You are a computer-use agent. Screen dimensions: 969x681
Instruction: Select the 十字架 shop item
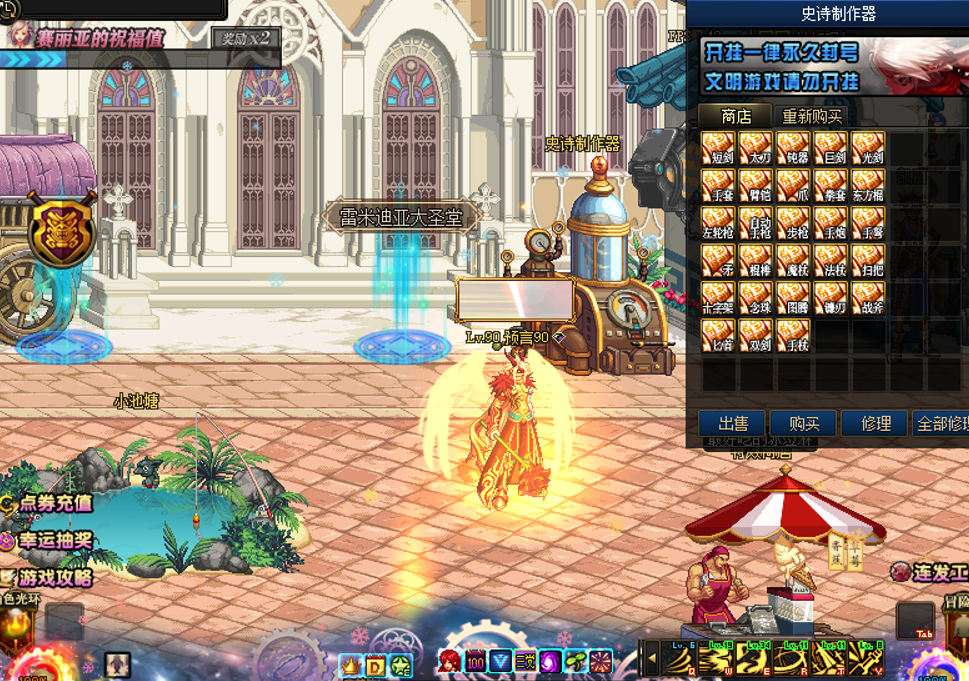[x=718, y=298]
